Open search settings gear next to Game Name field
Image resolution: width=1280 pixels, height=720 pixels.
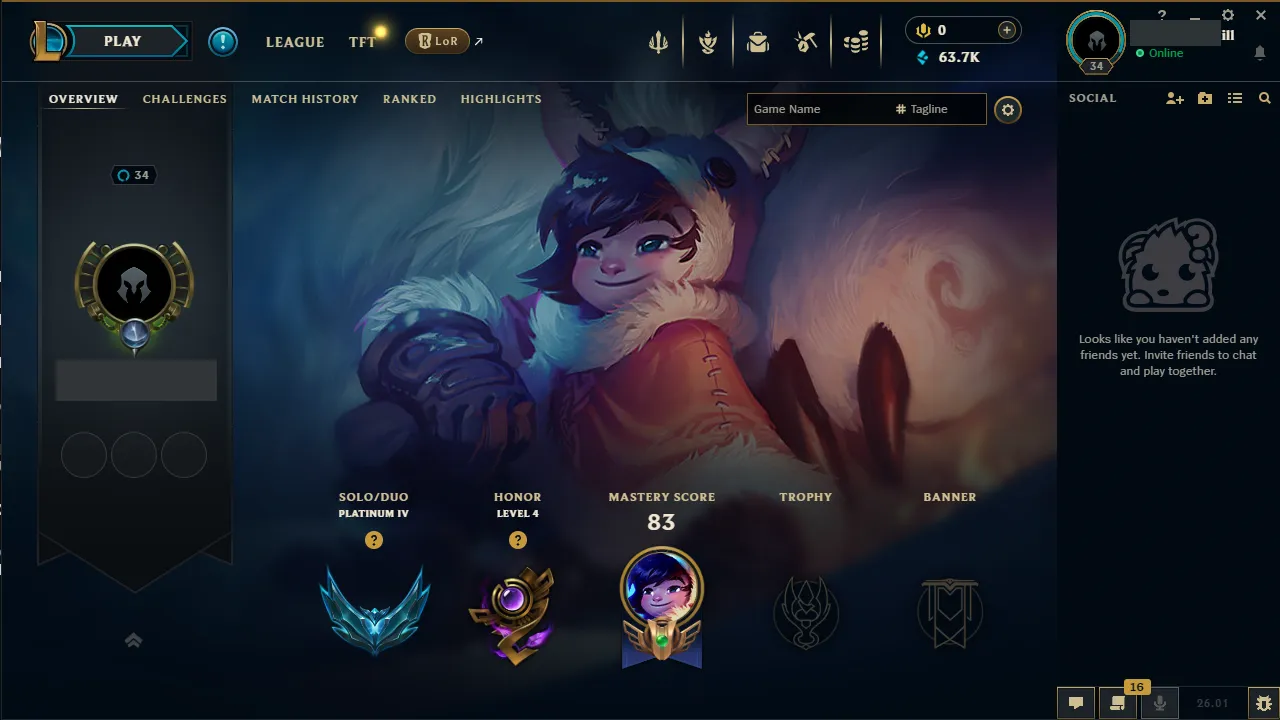tap(1008, 110)
